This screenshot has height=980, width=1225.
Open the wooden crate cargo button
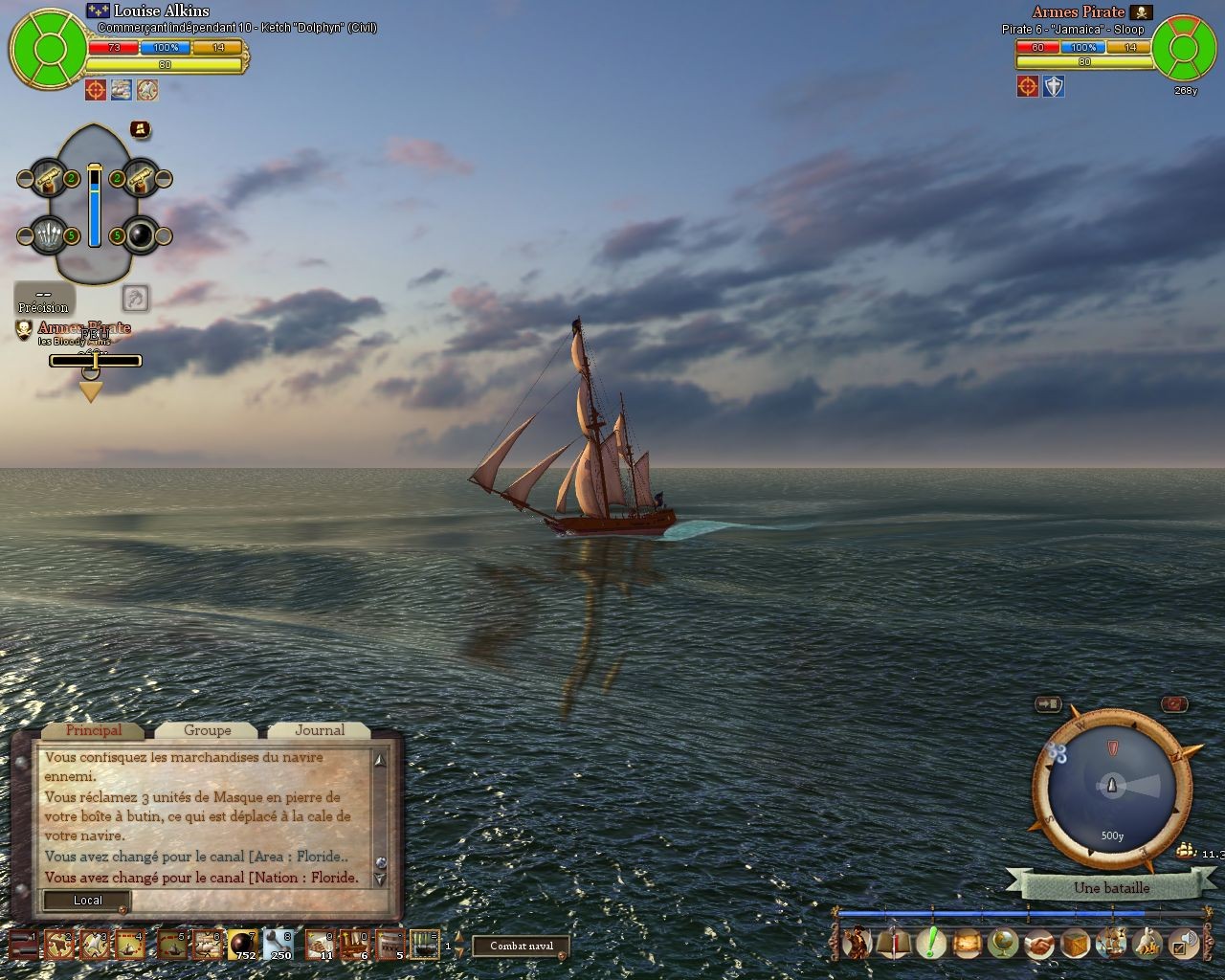point(1075,945)
